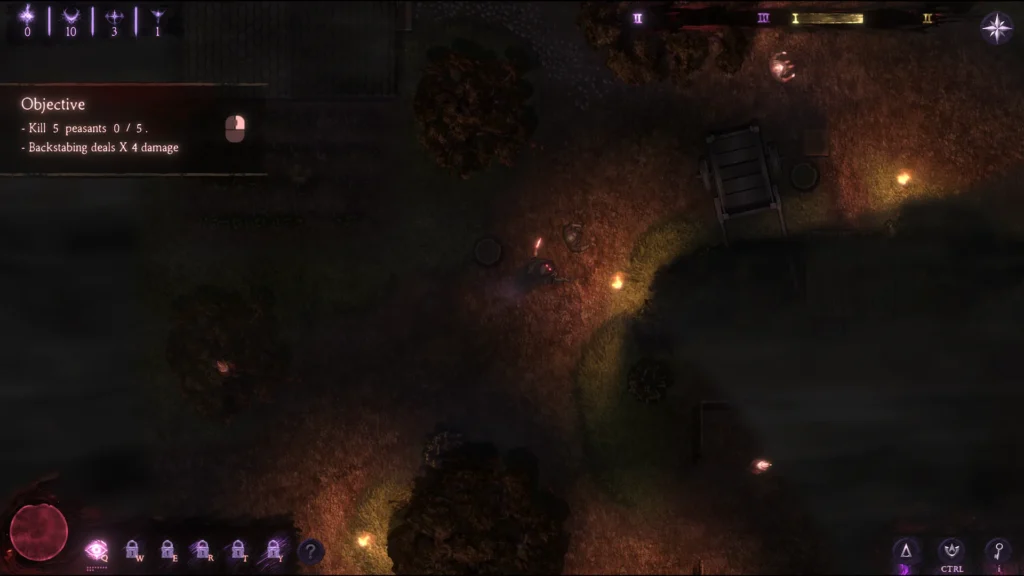The height and width of the screenshot is (576, 1024).
Task: Activate the glowing eye ability
Action: [96, 549]
